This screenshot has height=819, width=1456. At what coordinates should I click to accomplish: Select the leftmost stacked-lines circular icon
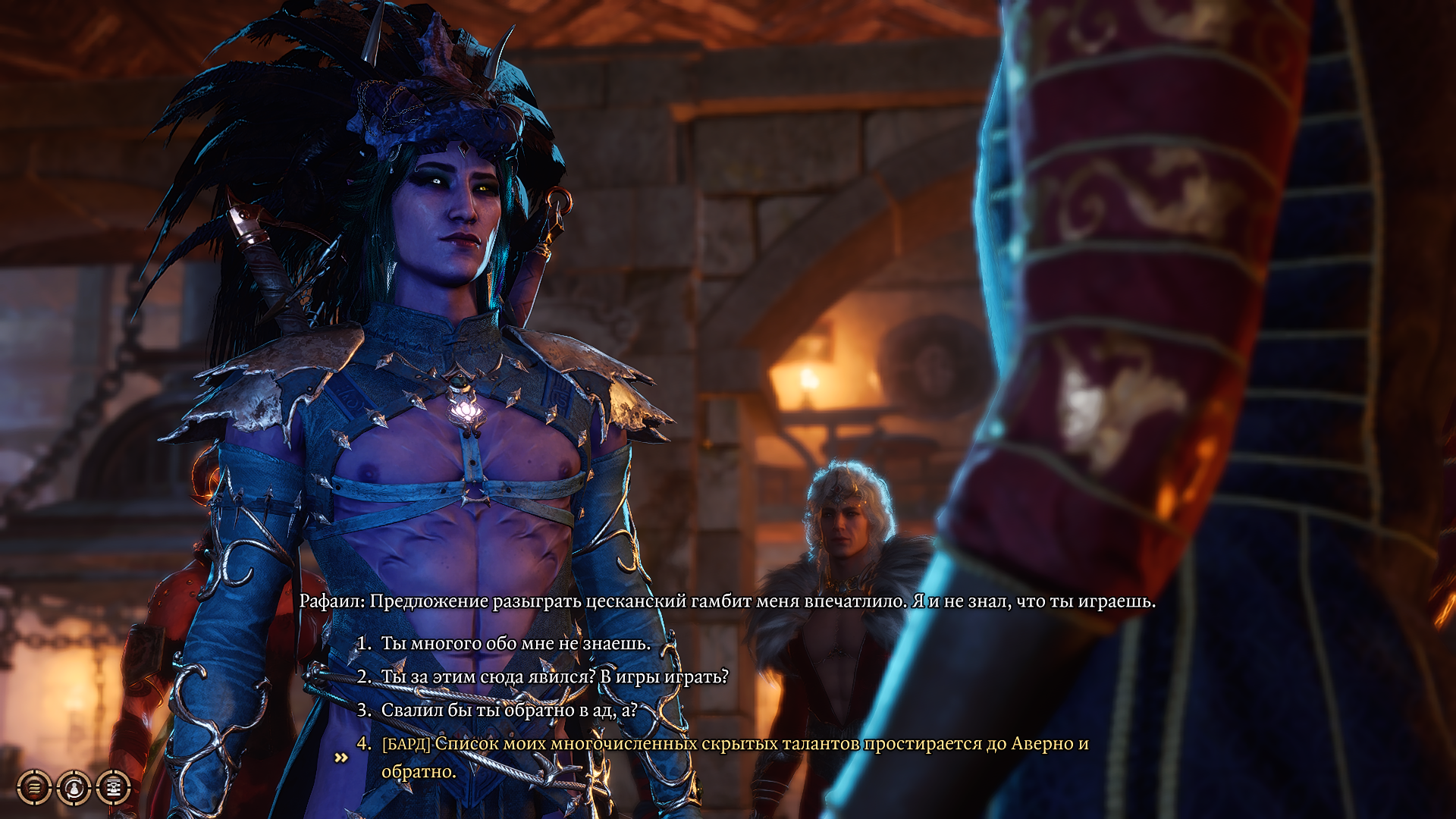click(x=34, y=787)
